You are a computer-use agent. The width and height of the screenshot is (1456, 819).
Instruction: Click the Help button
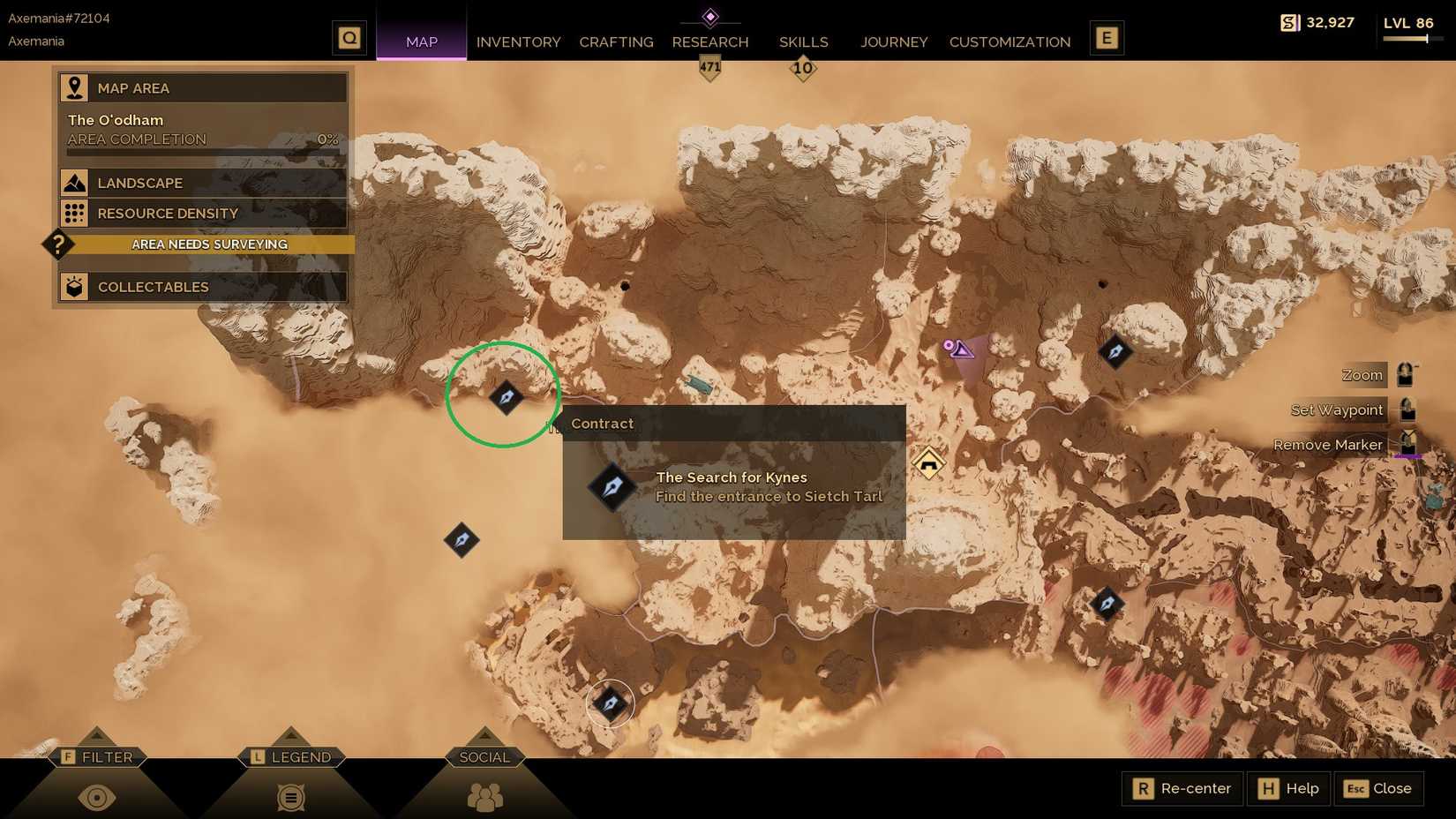click(1288, 788)
